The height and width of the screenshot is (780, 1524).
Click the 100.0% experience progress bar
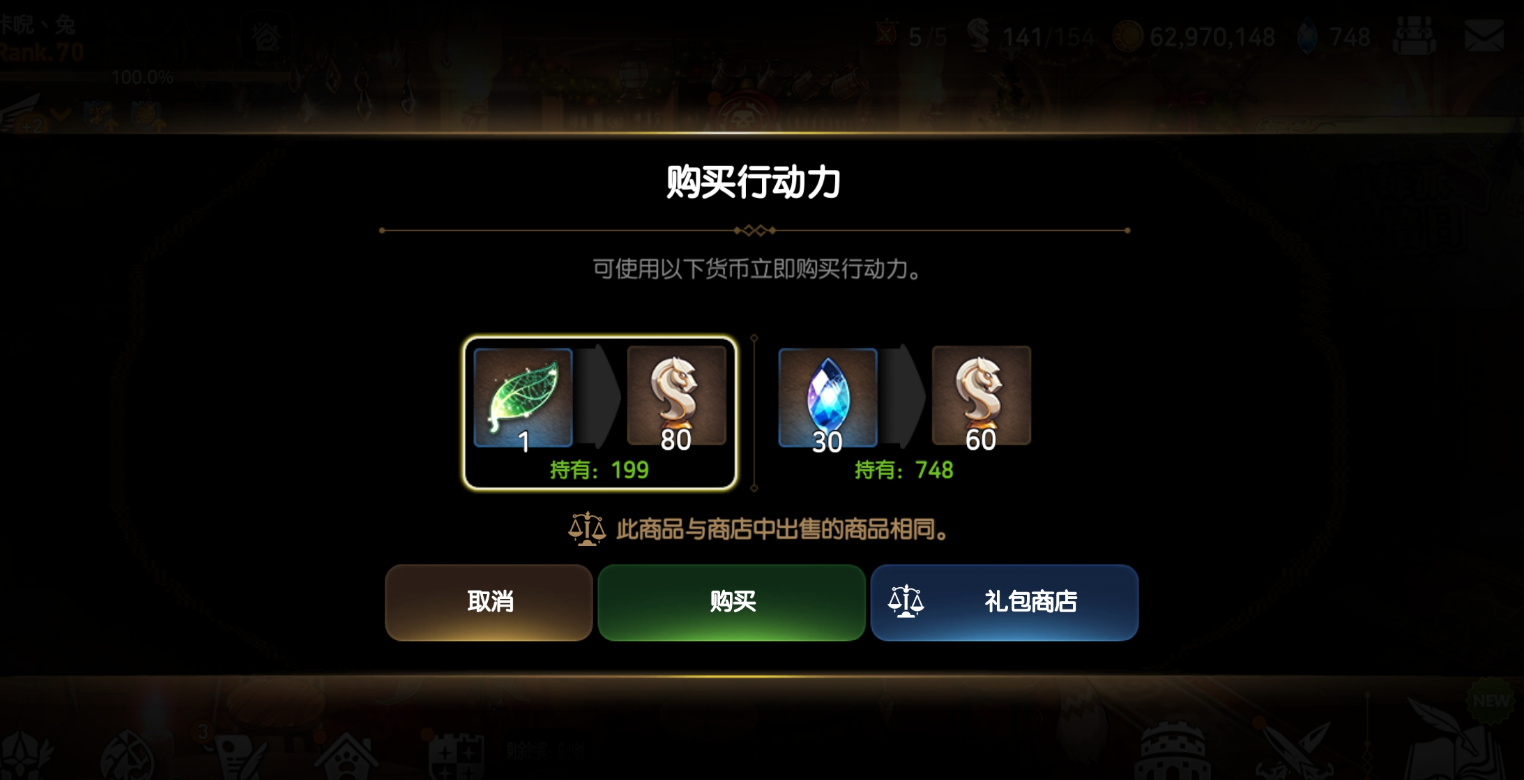[x=141, y=76]
